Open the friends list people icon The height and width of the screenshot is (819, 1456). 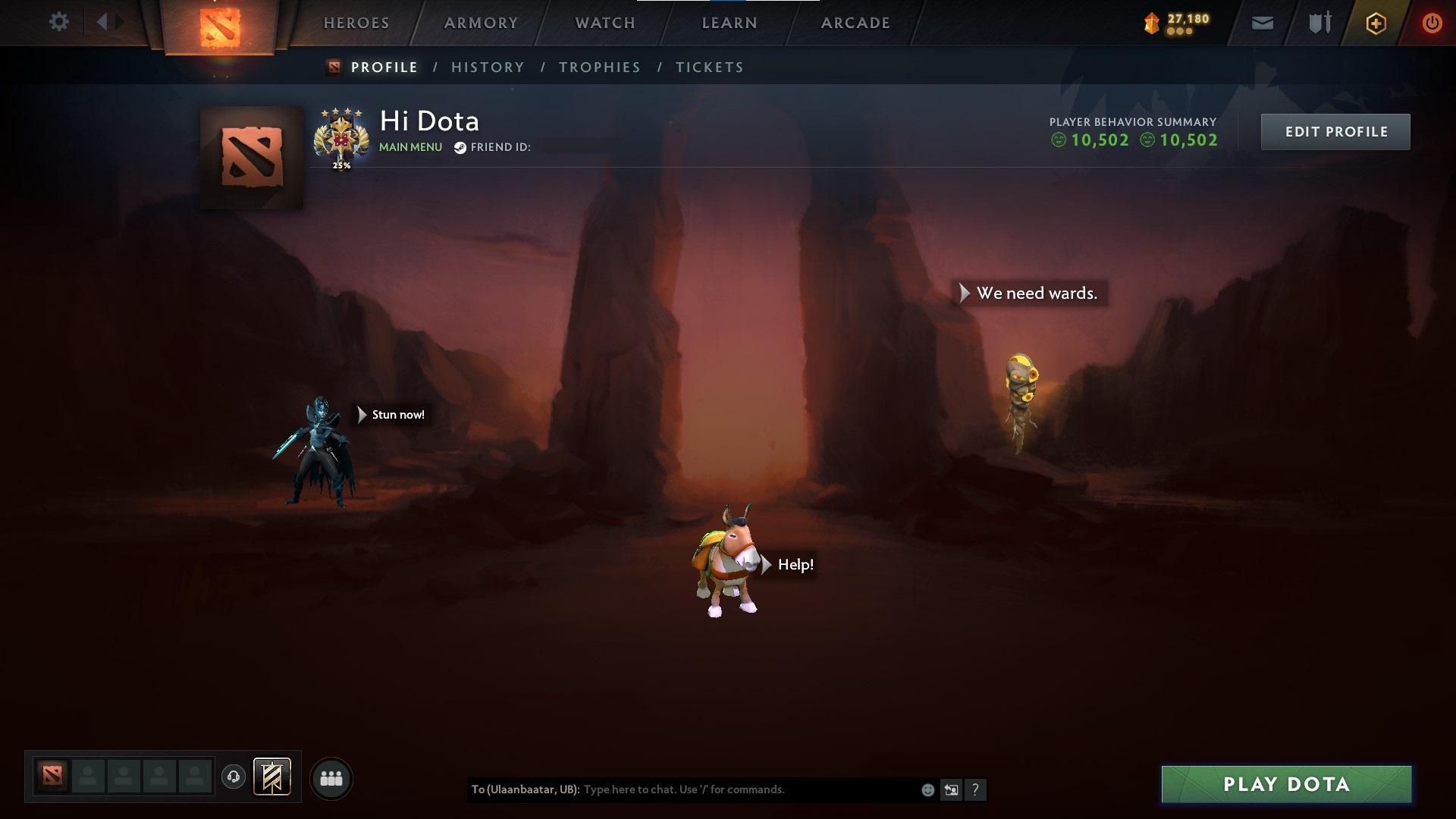pos(331,777)
